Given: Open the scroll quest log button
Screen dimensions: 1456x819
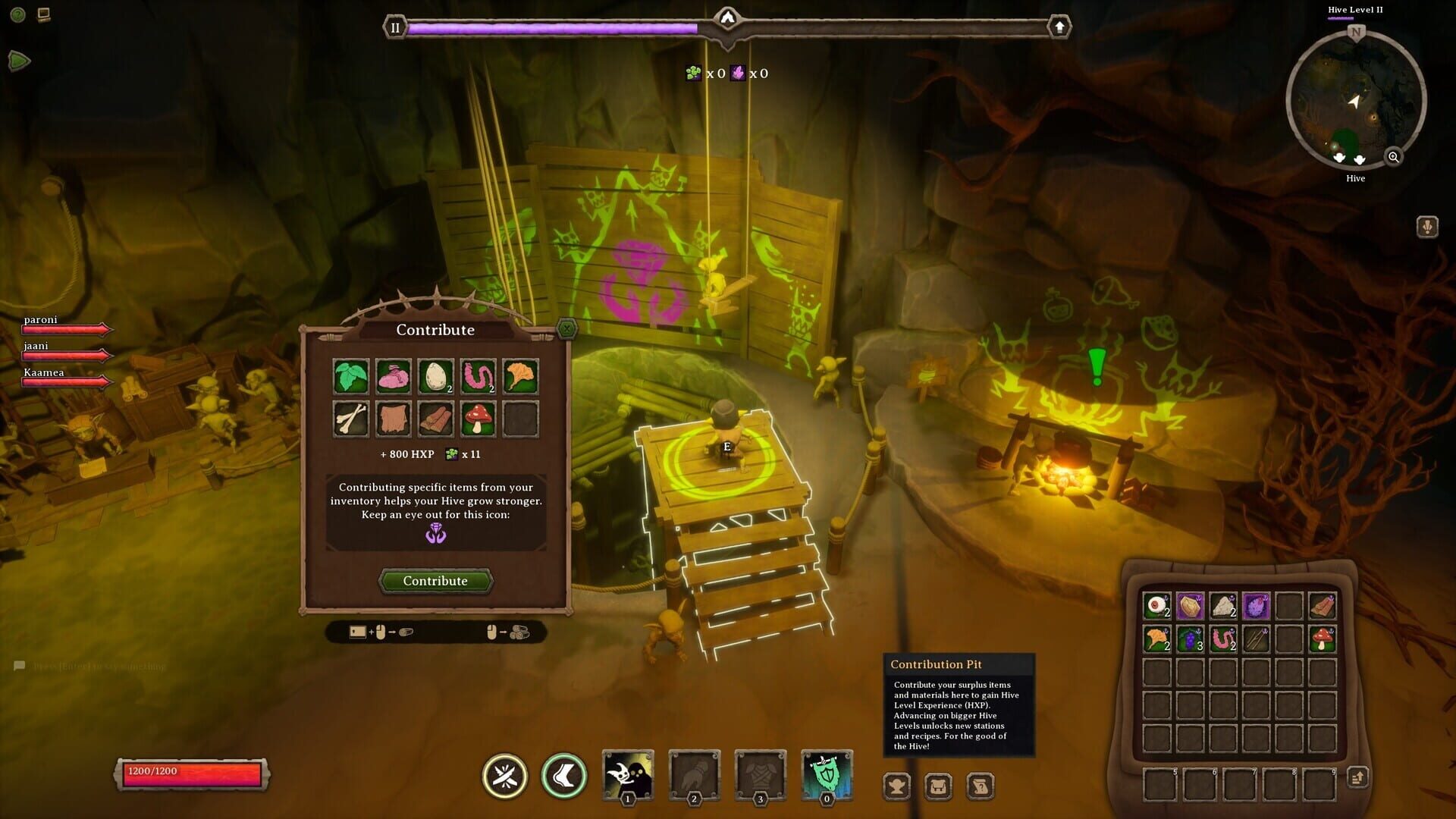Looking at the screenshot, I should click(980, 786).
